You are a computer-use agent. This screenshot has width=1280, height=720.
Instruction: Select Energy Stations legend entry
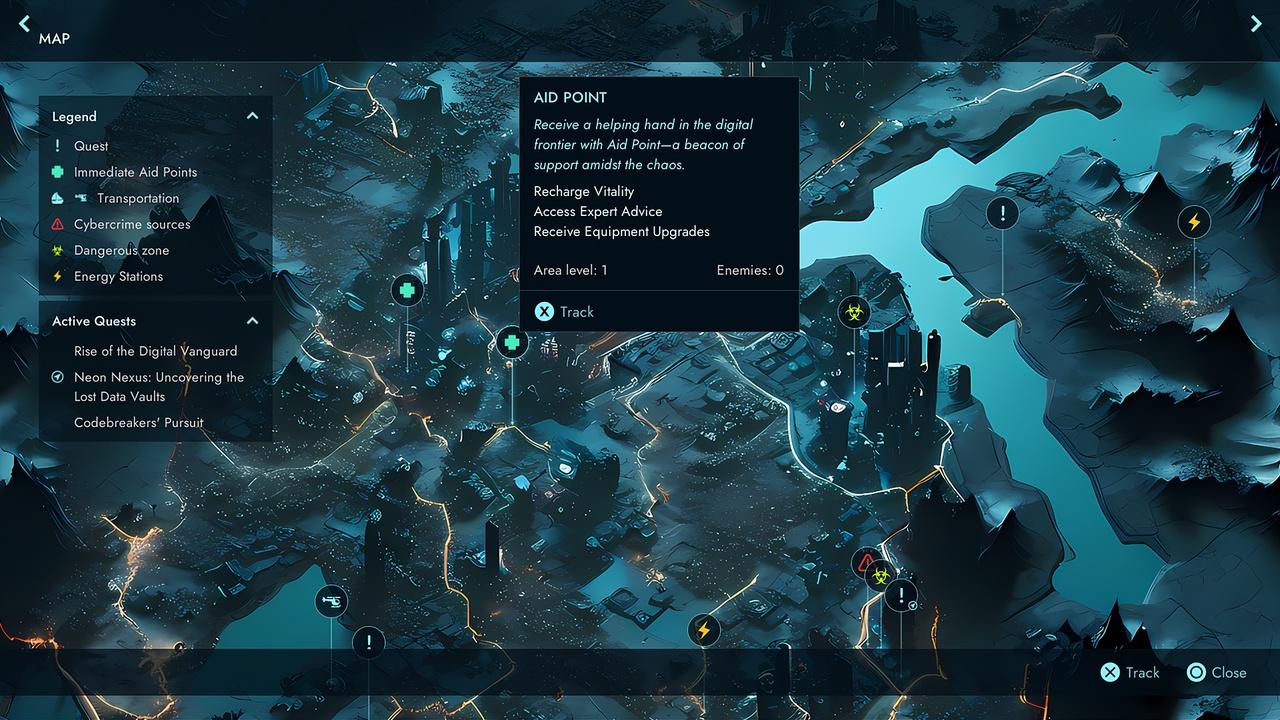[118, 276]
